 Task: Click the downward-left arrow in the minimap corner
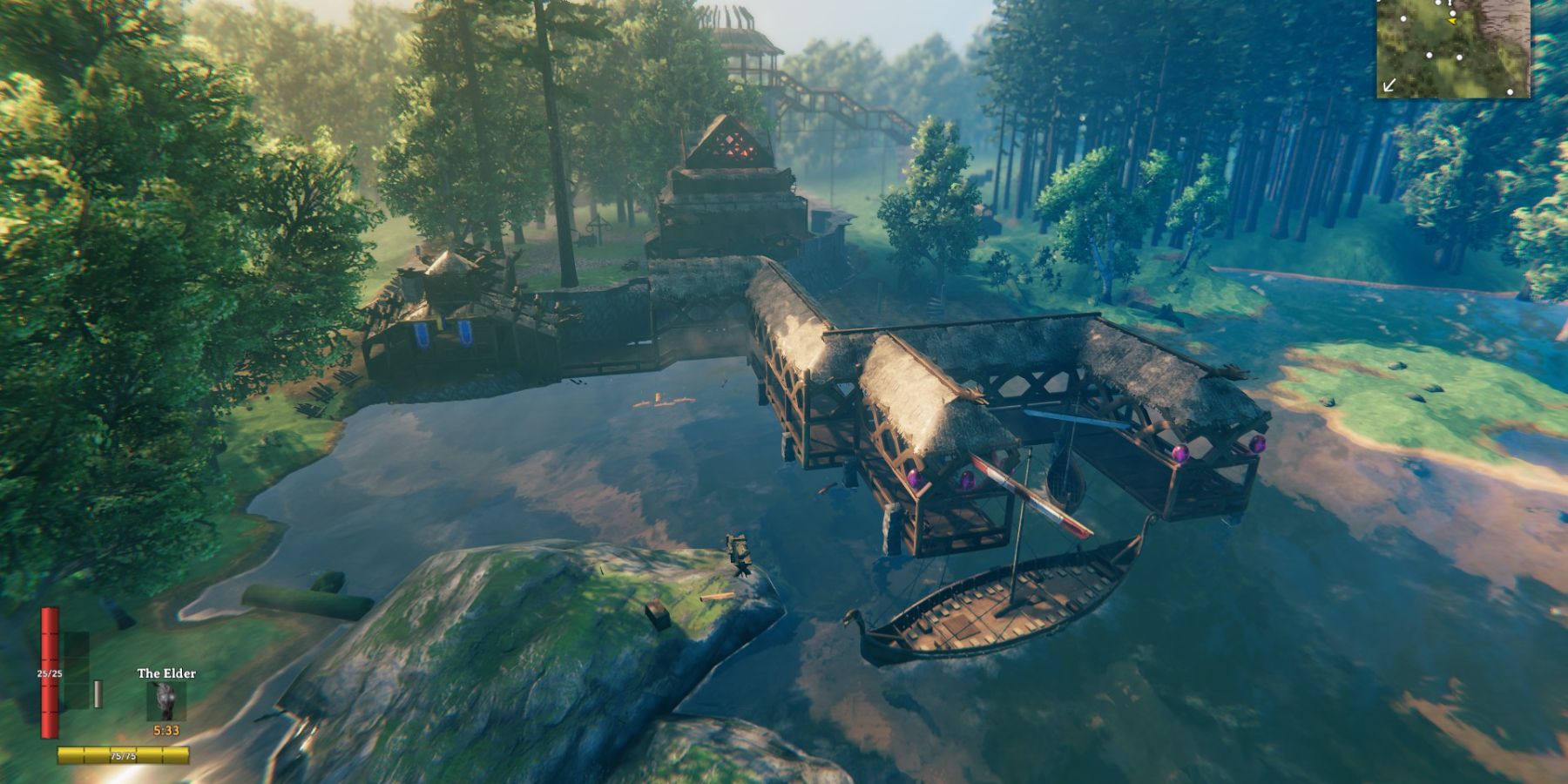pos(1389,85)
